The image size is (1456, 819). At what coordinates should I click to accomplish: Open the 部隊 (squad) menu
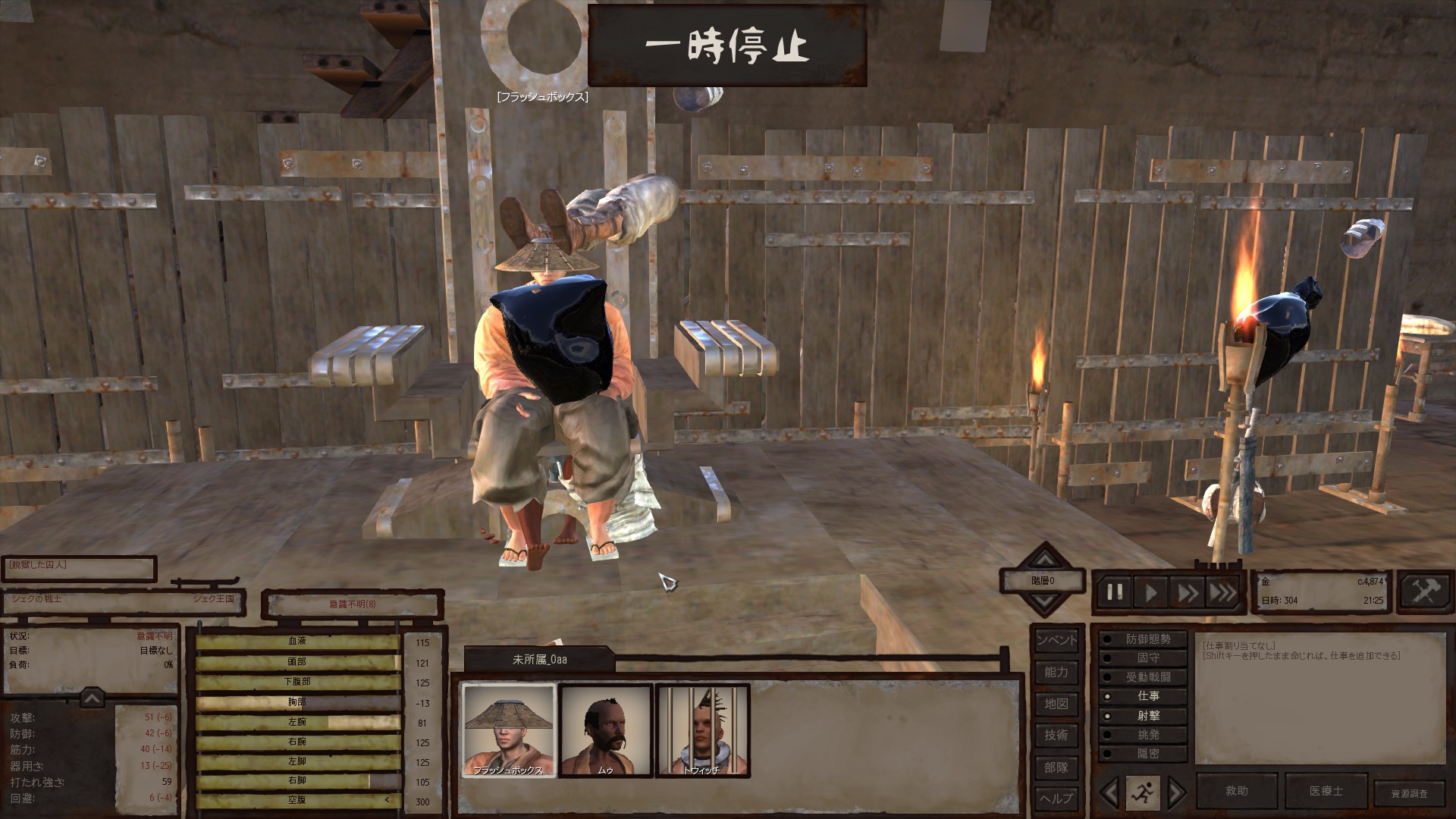click(1056, 767)
